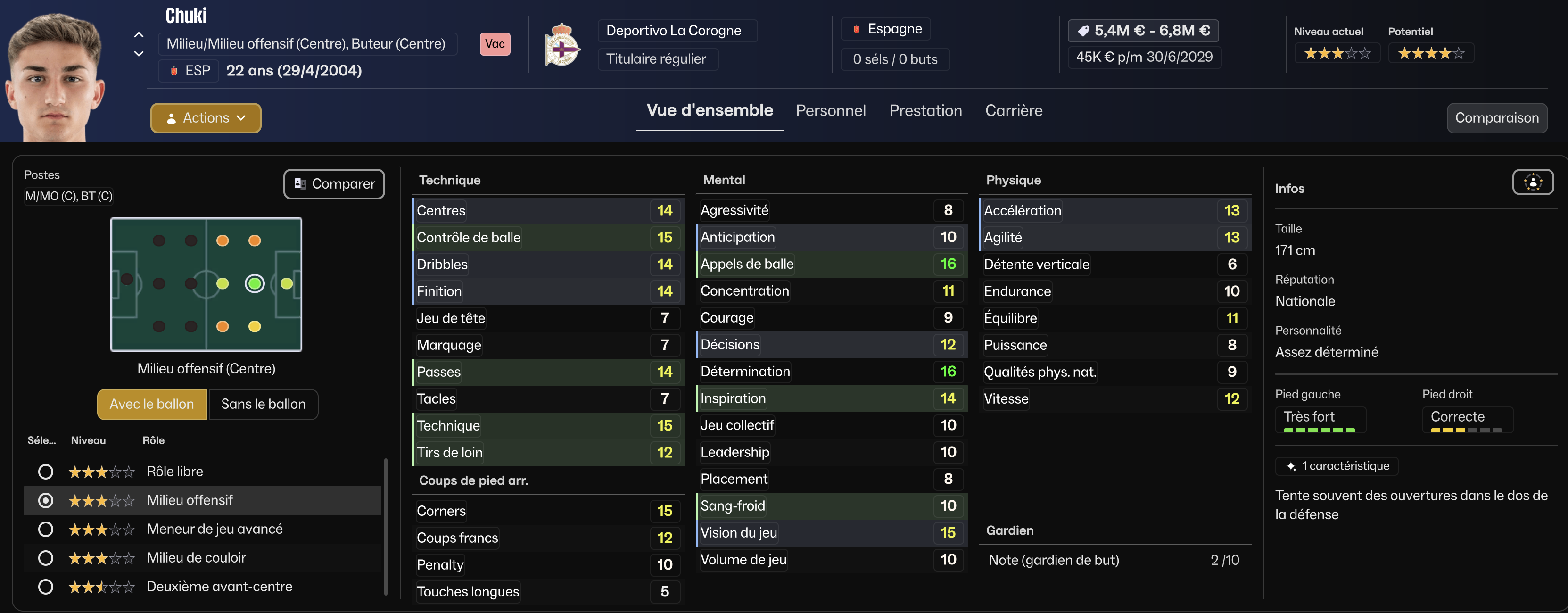
Task: Go to the previous player arrow
Action: tap(139, 35)
